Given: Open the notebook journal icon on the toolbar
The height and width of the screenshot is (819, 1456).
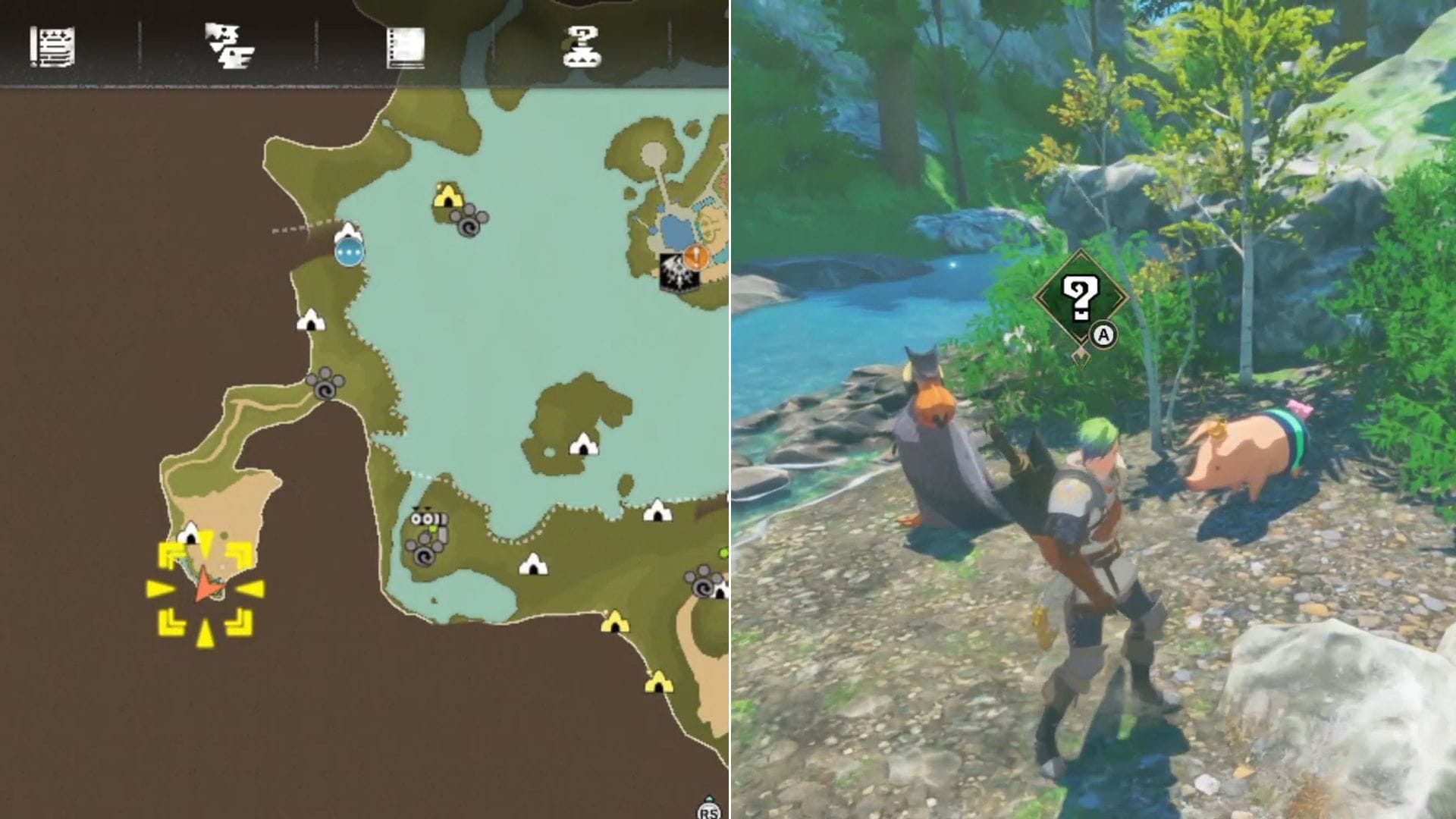Looking at the screenshot, I should pos(407,47).
